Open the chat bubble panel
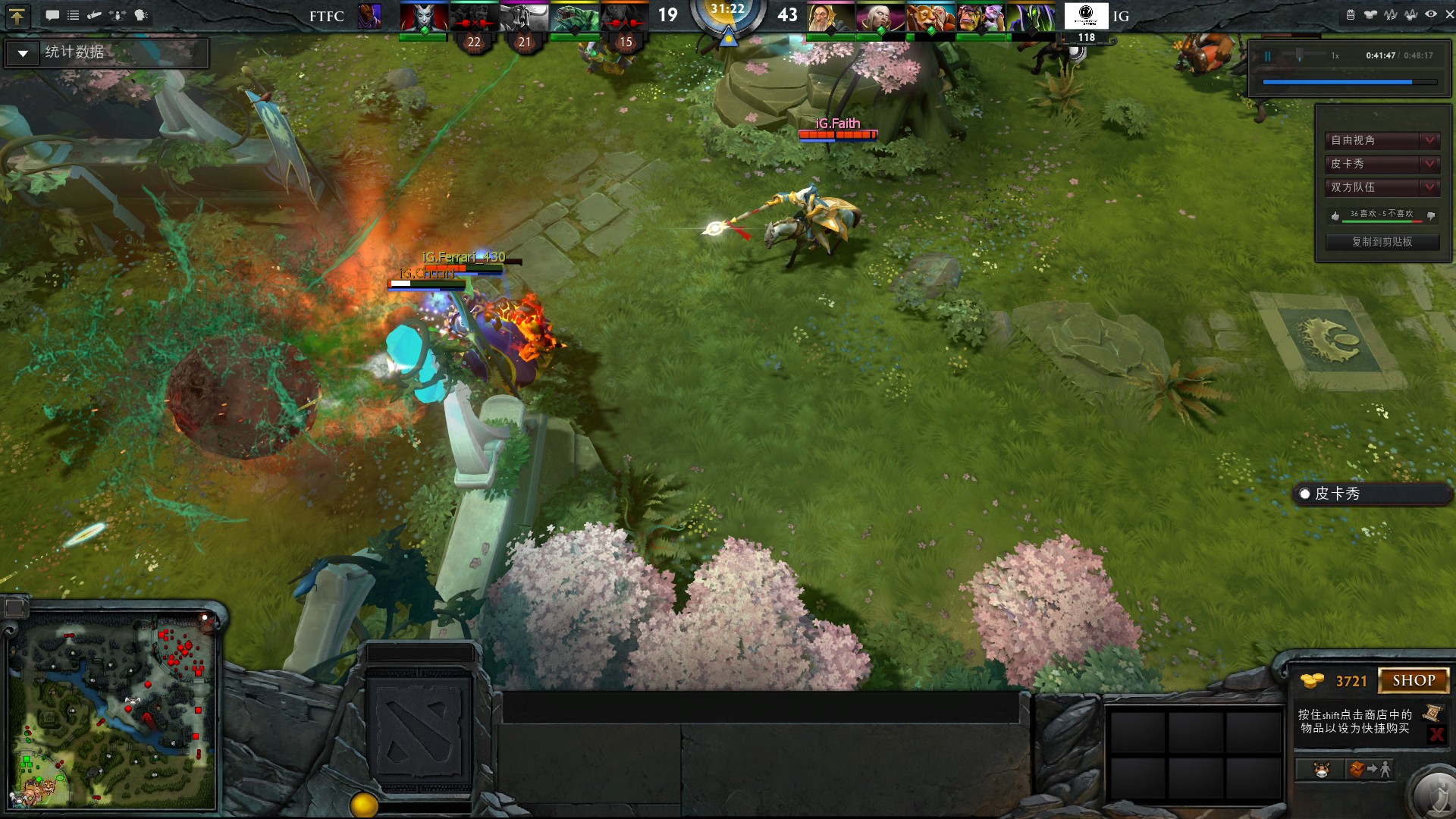The image size is (1456, 819). pos(52,15)
